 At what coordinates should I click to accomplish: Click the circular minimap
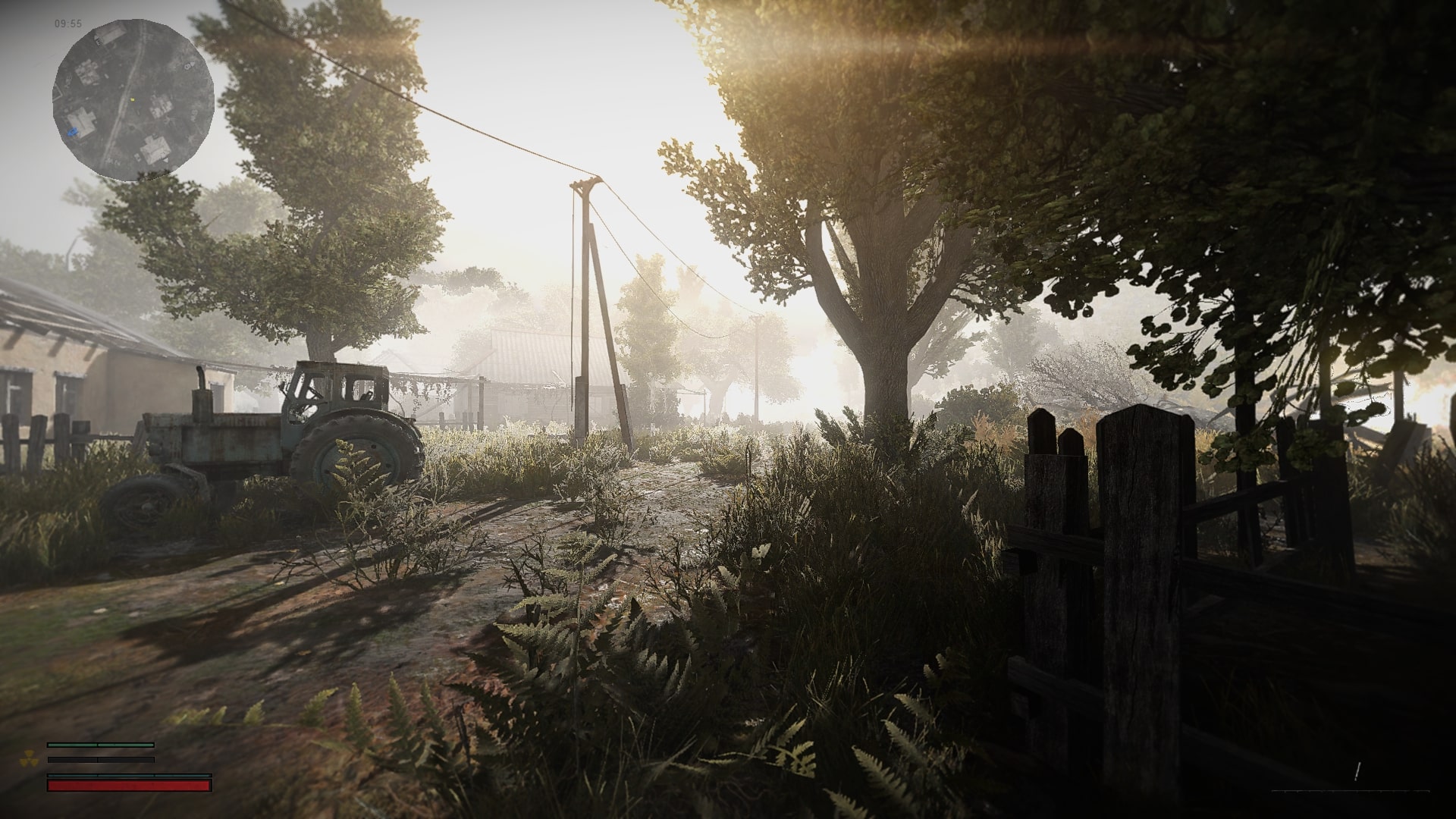(x=133, y=101)
